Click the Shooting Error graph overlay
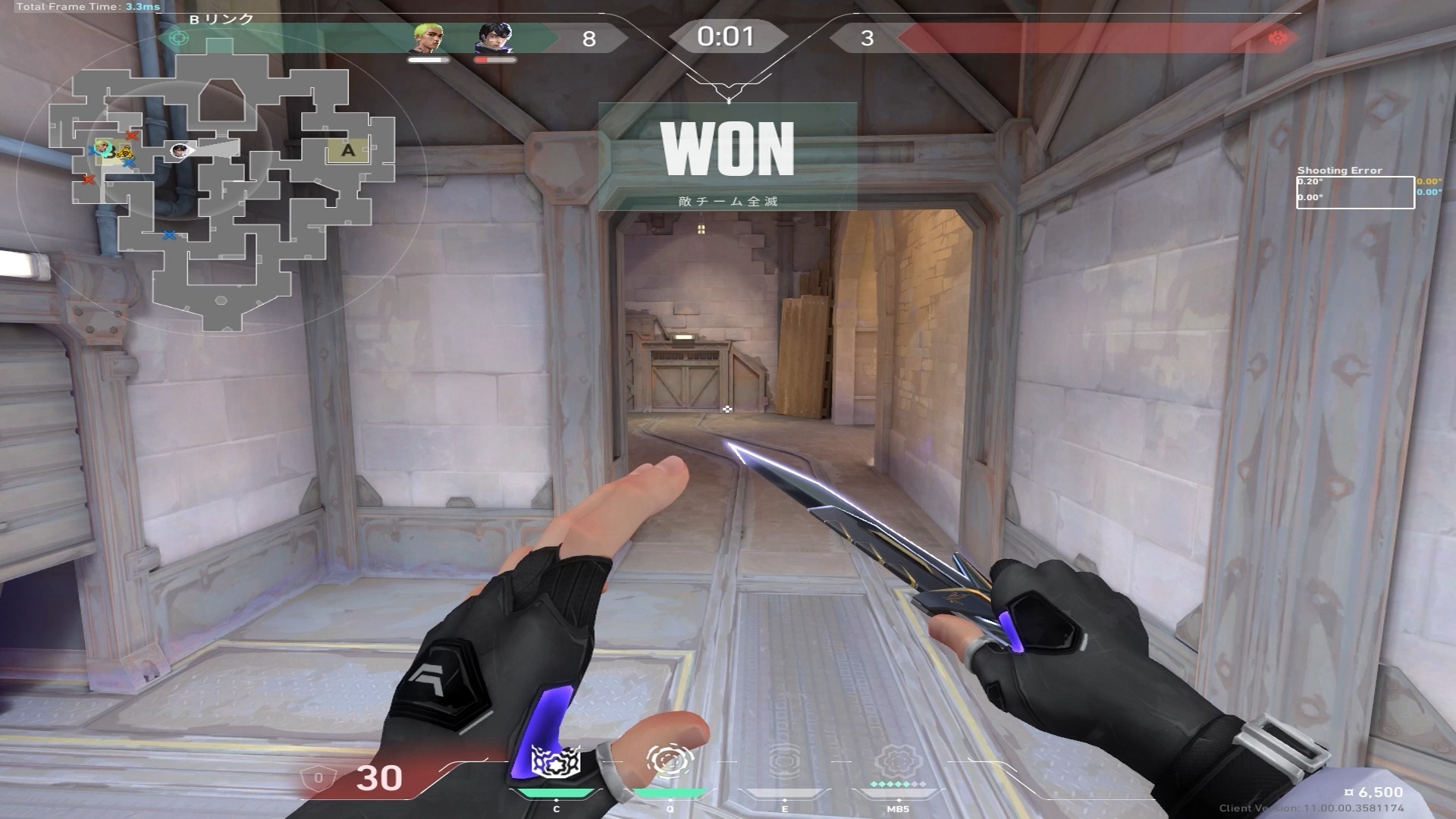Image resolution: width=1456 pixels, height=819 pixels. click(1354, 192)
